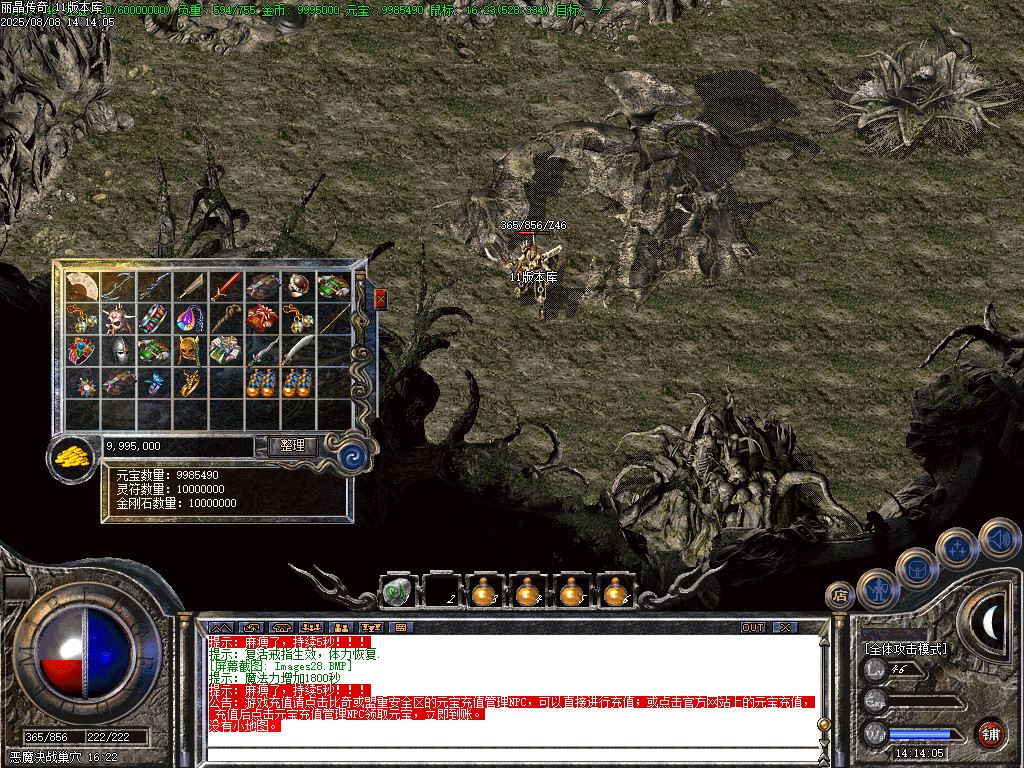The image size is (1024, 768).
Task: Click the gold coin pile icon
Action: click(x=72, y=457)
